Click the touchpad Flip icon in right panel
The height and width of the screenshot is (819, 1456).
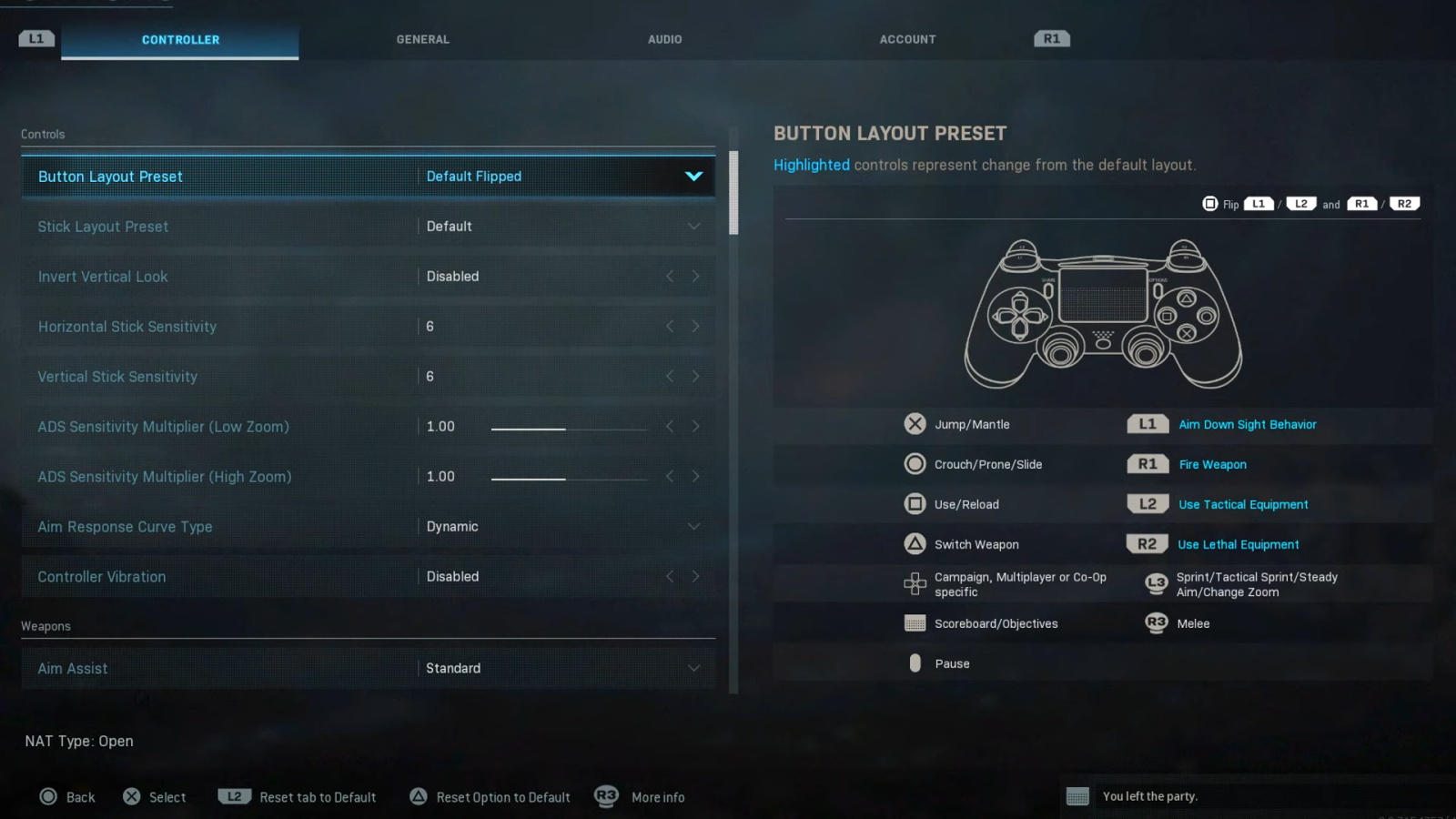(x=1210, y=204)
